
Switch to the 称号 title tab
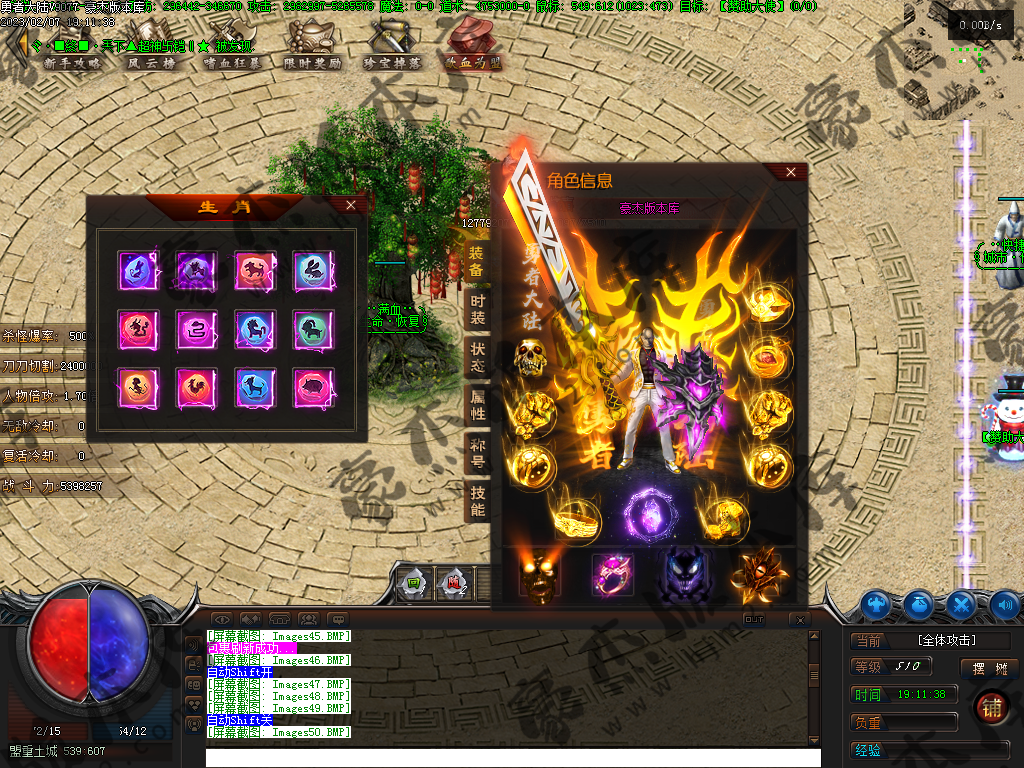pyautogui.click(x=477, y=454)
